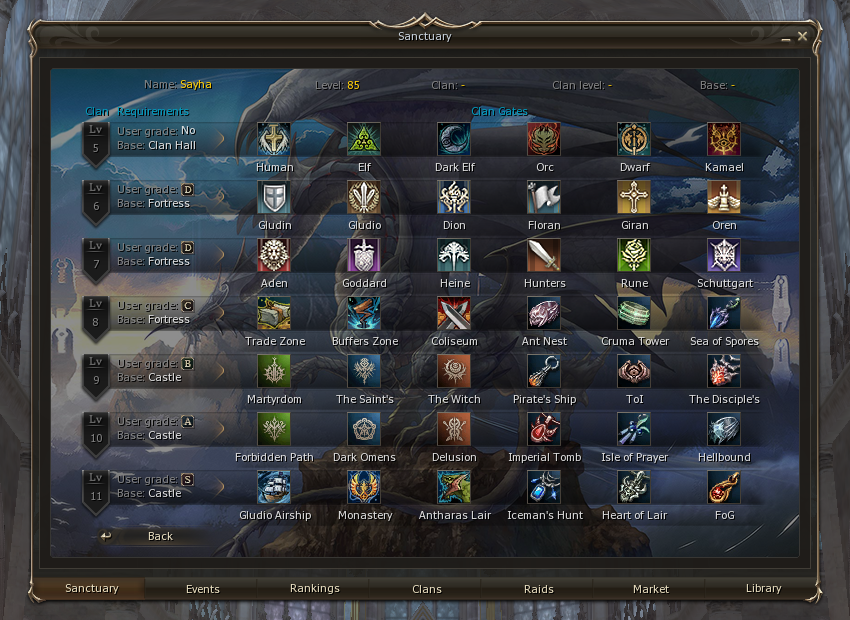Viewport: 850px width, 620px height.
Task: Switch to the Library tab
Action: click(x=763, y=588)
